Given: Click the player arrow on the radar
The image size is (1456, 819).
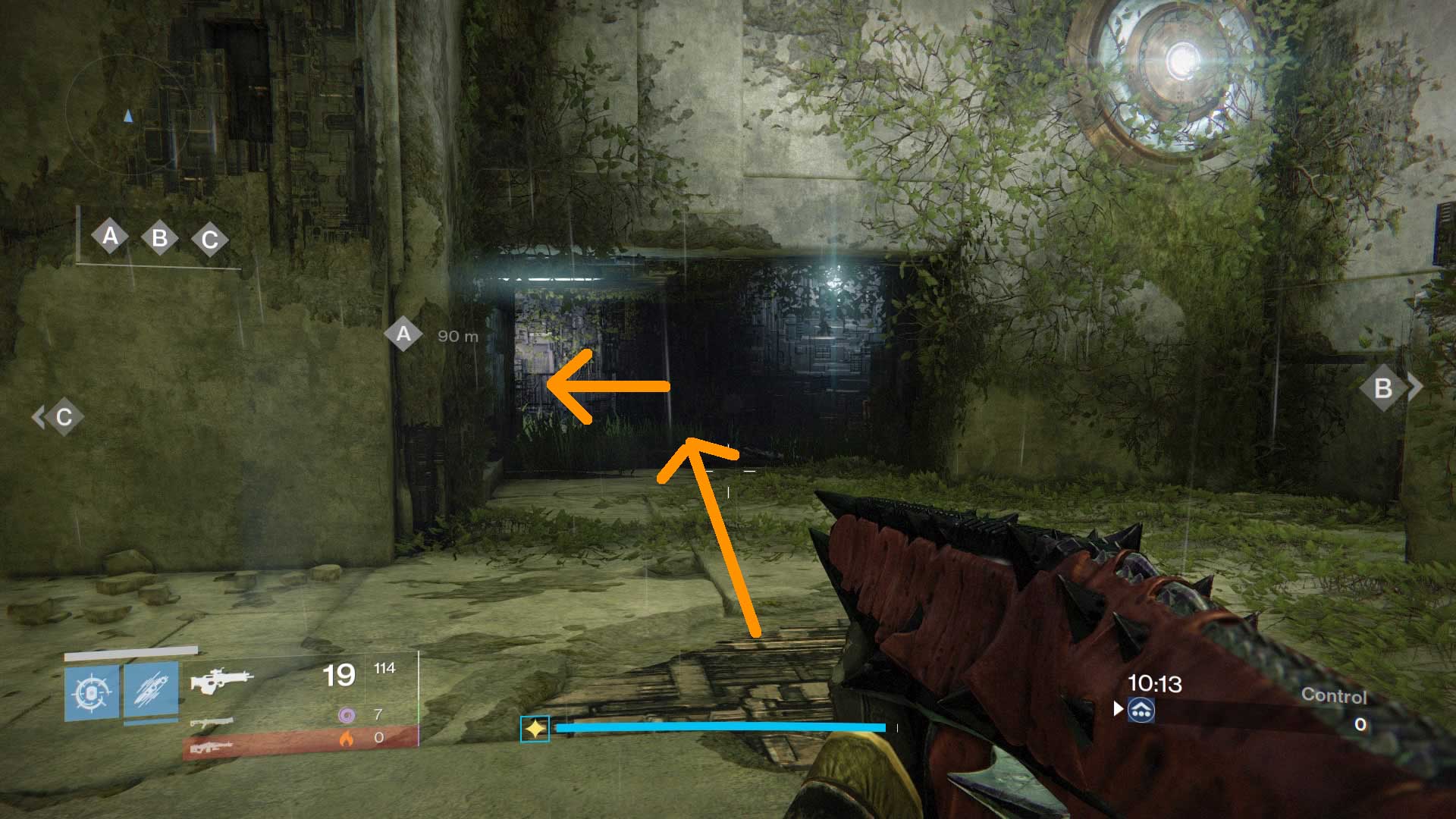Looking at the screenshot, I should tap(127, 115).
